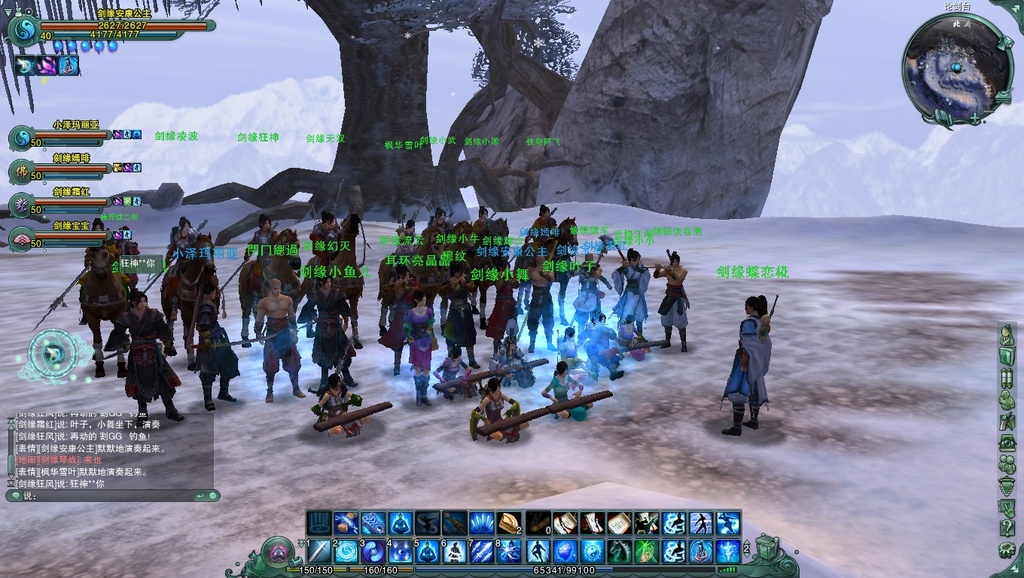This screenshot has width=1024, height=578.
Task: Select party member 剑缘霜红 portrait
Action: pos(21,205)
